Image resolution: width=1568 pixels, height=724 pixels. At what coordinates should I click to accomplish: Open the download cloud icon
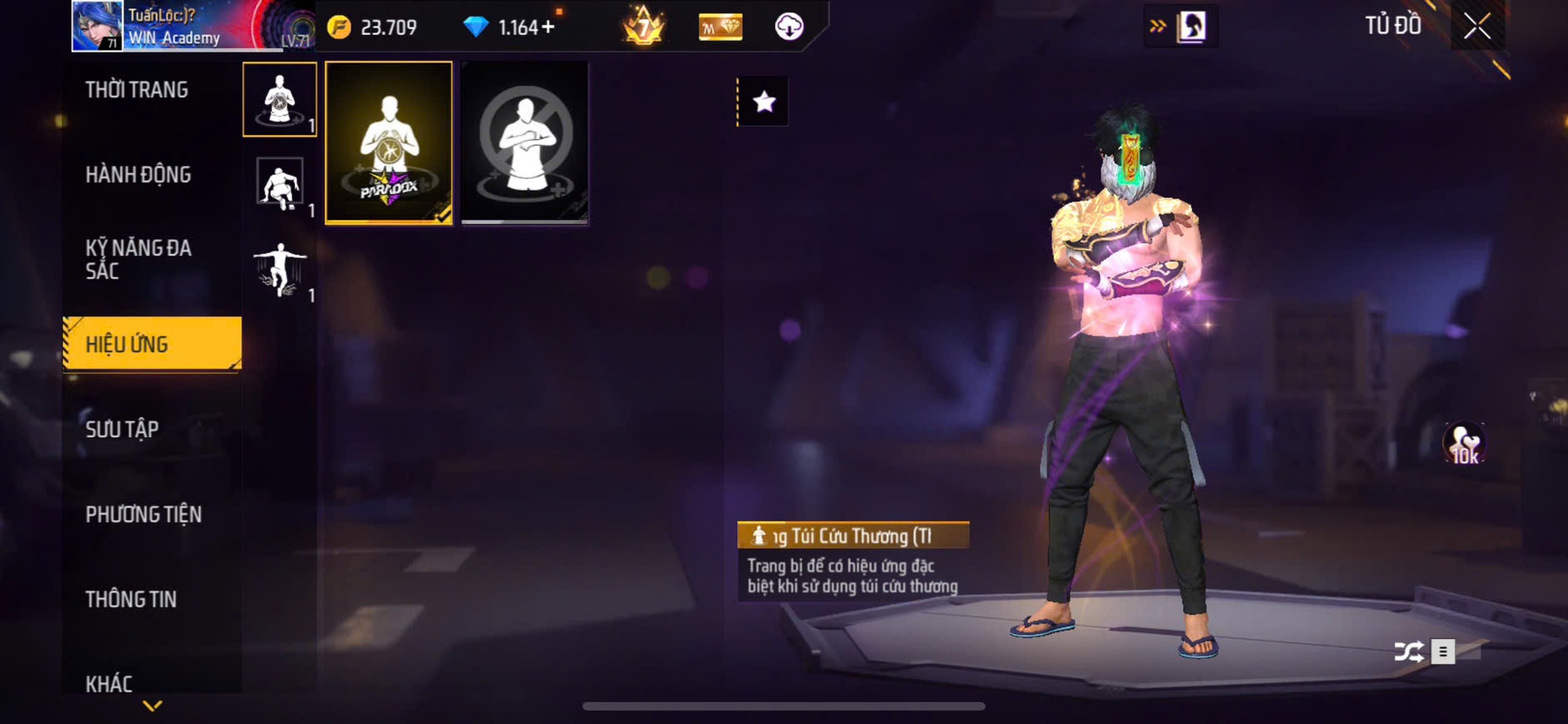pos(789,27)
